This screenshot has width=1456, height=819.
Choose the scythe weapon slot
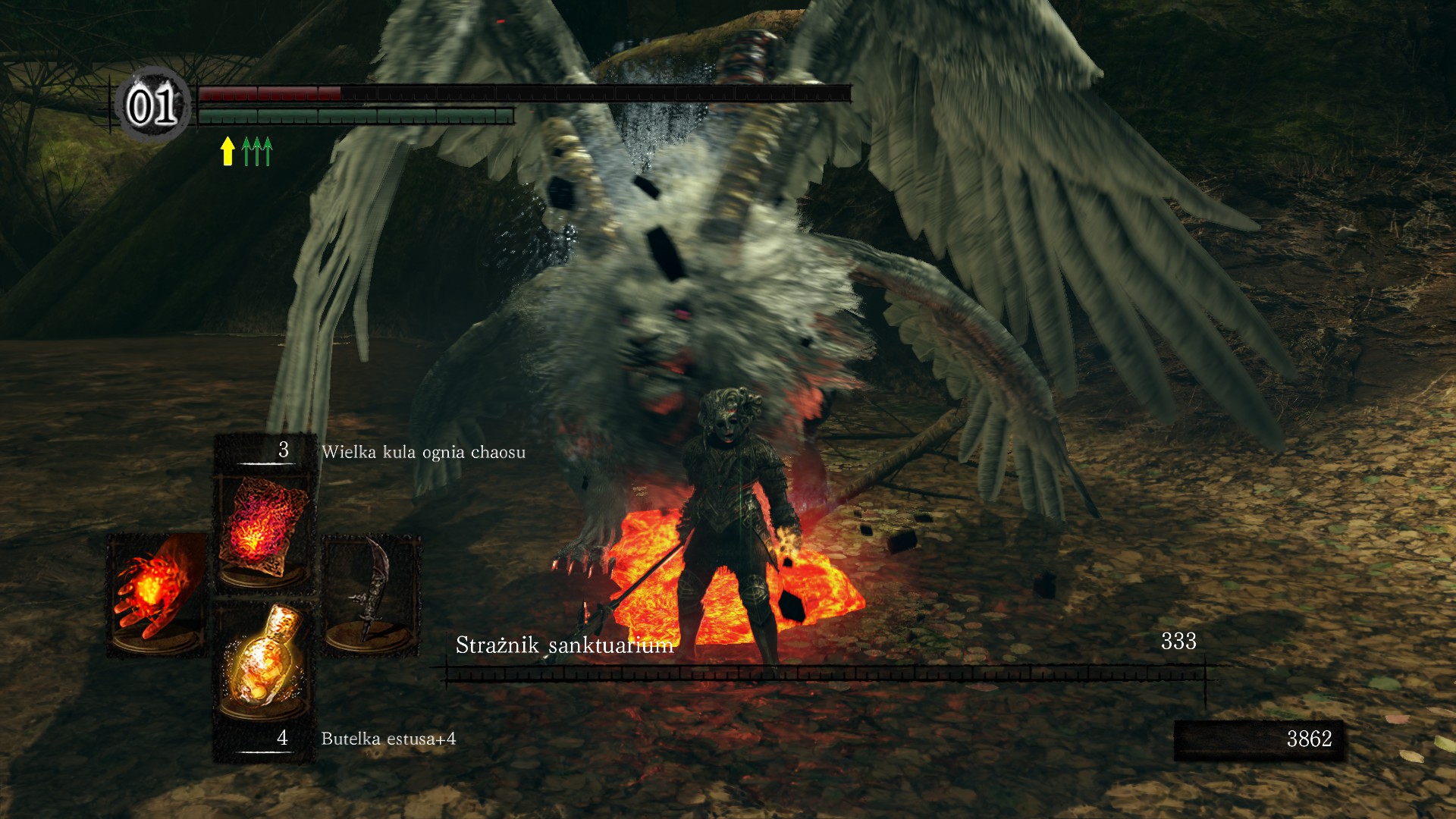[x=371, y=593]
